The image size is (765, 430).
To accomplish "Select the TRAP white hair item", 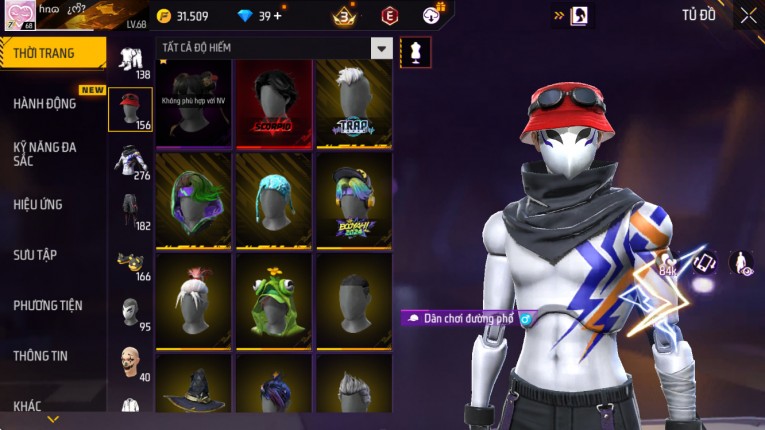I will point(353,98).
